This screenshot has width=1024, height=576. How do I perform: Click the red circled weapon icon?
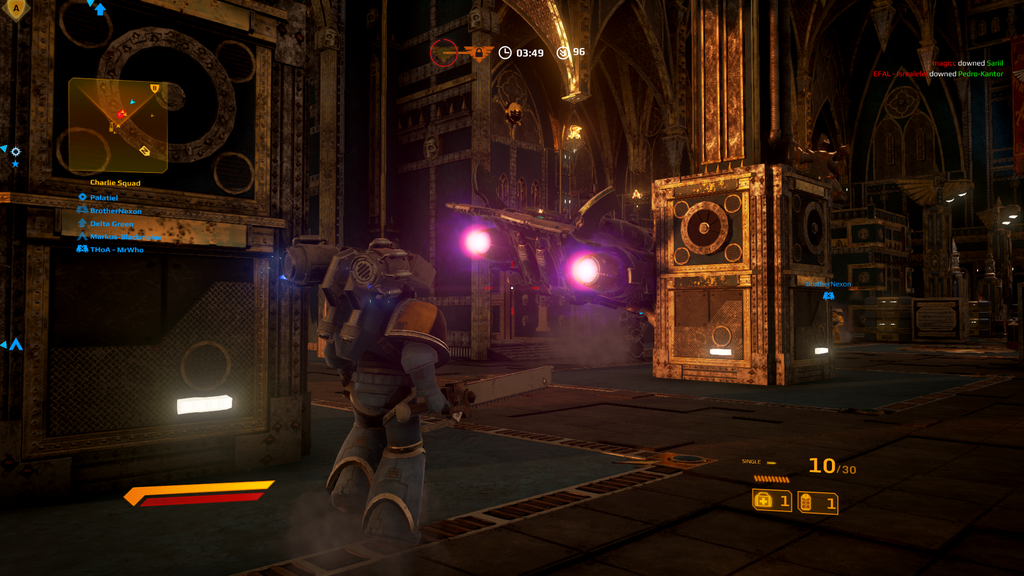[x=444, y=52]
